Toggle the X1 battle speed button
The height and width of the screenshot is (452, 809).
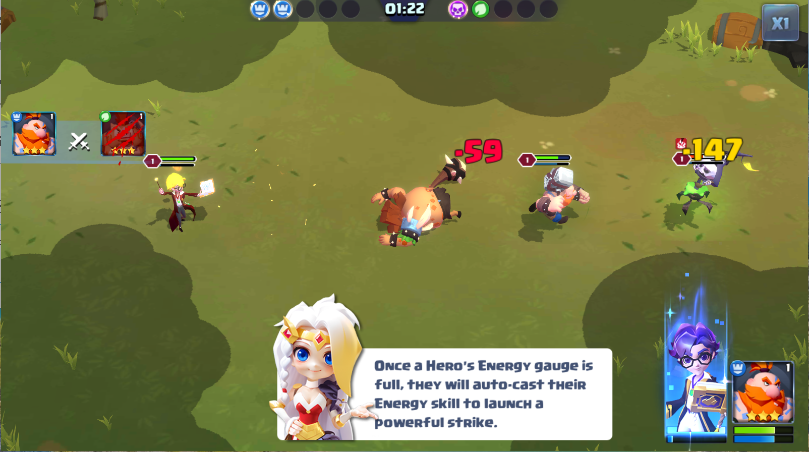pyautogui.click(x=779, y=22)
